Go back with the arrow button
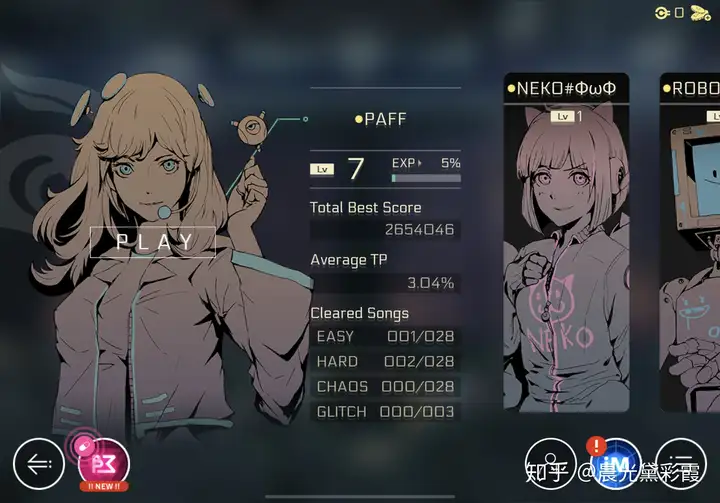The width and height of the screenshot is (720, 503). [39, 464]
